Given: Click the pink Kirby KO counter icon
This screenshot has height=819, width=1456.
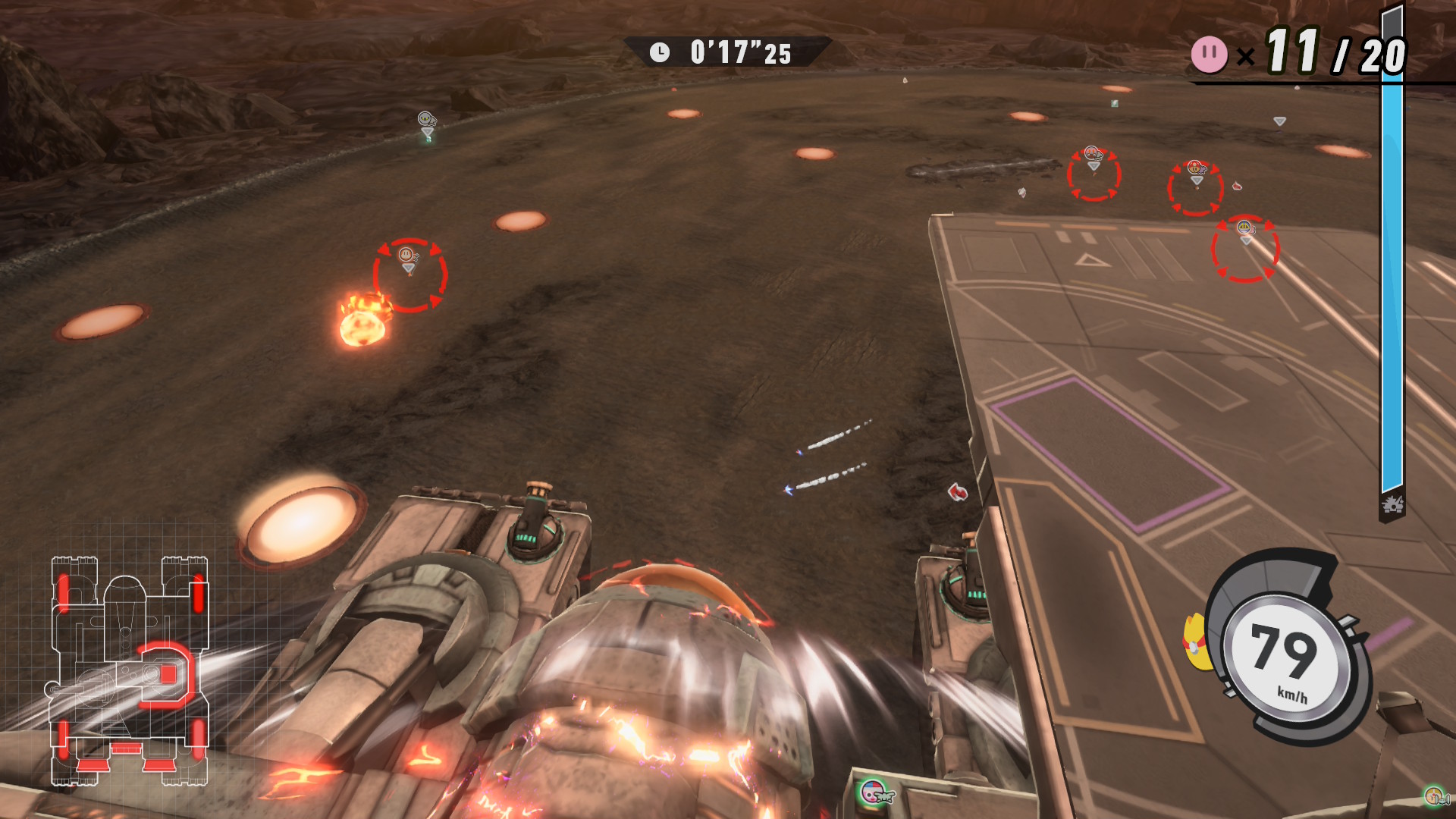Looking at the screenshot, I should [1209, 55].
